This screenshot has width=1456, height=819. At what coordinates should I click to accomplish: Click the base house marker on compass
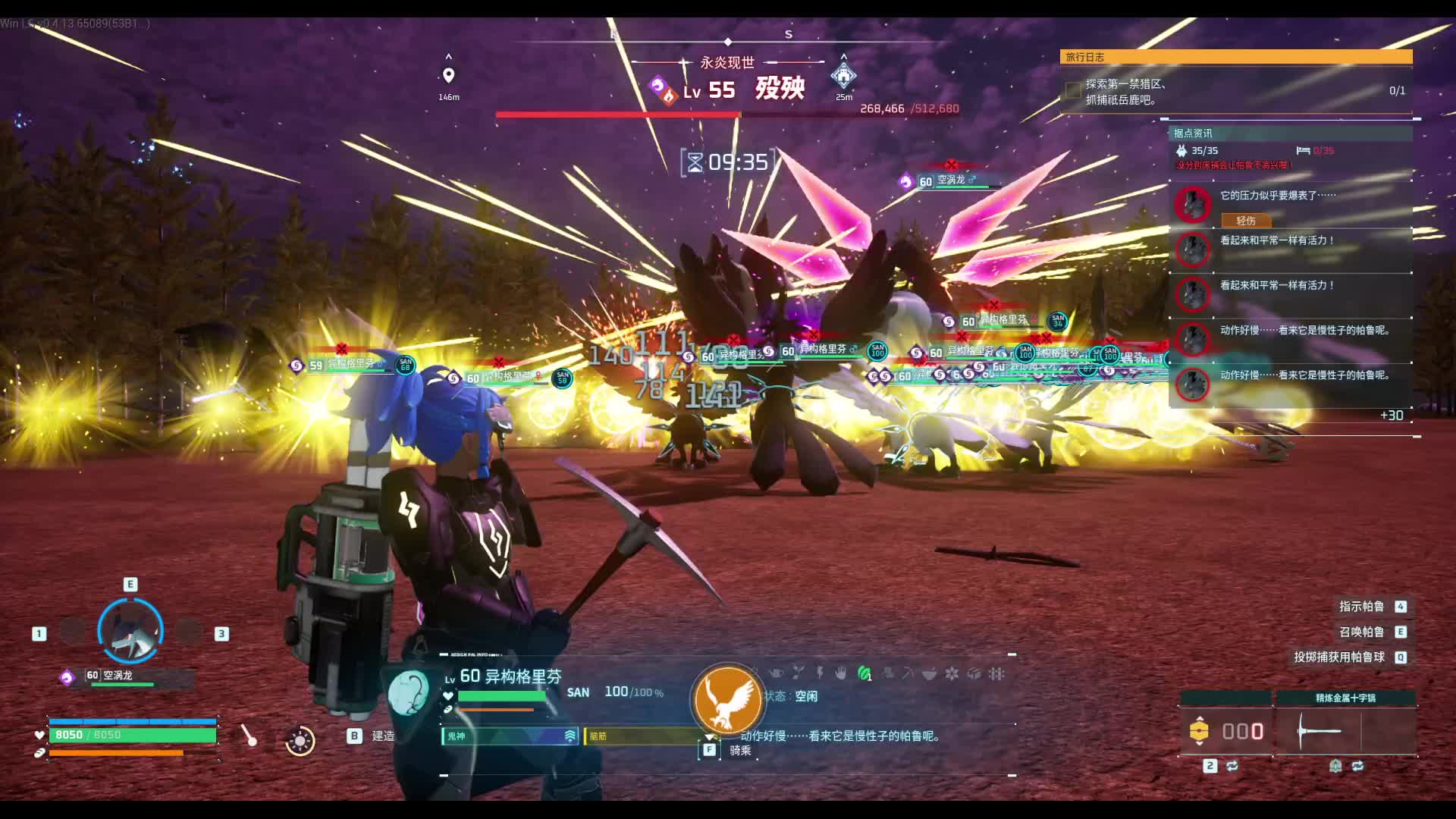[843, 76]
